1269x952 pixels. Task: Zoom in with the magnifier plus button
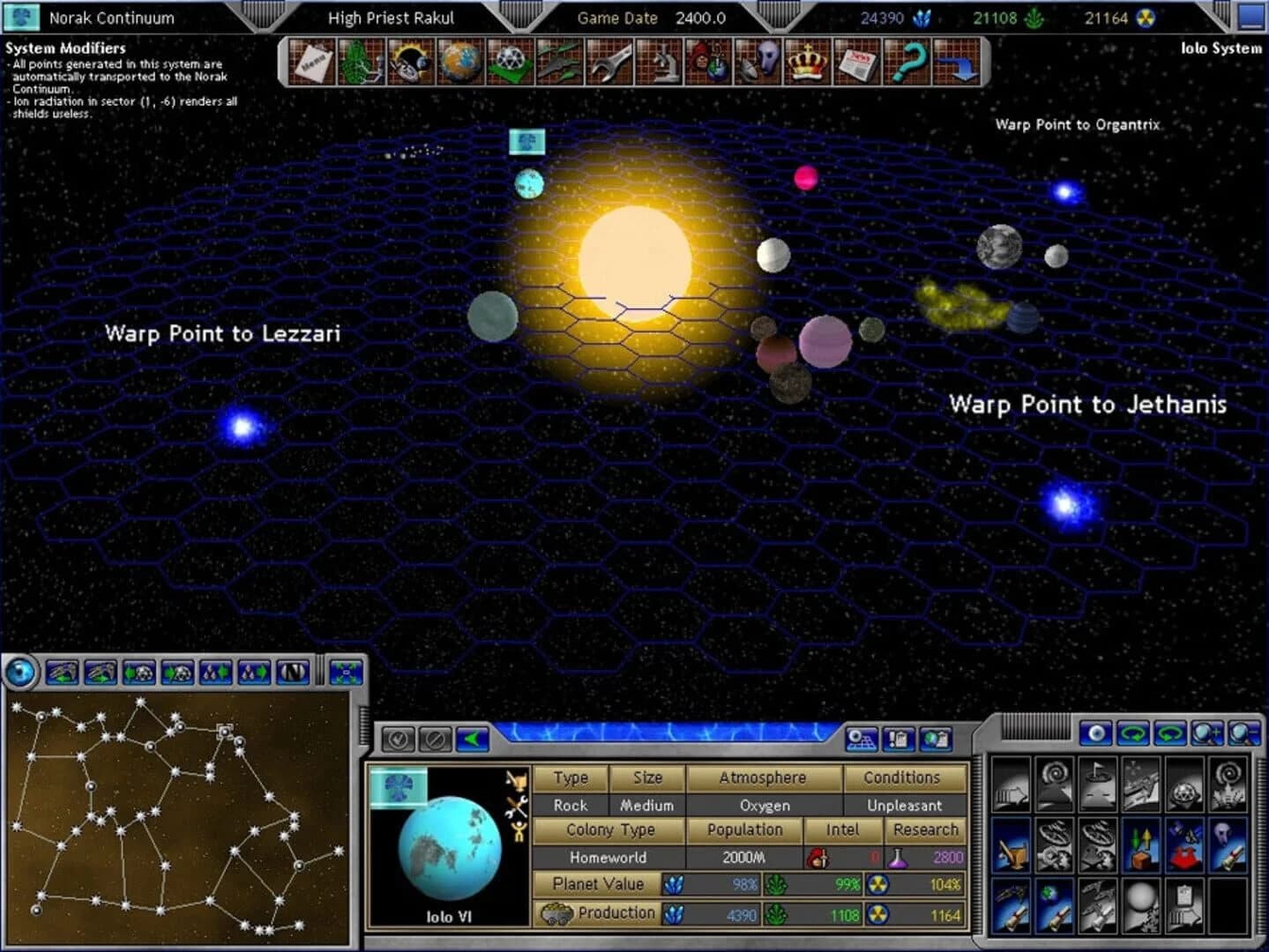pyautogui.click(x=1206, y=735)
